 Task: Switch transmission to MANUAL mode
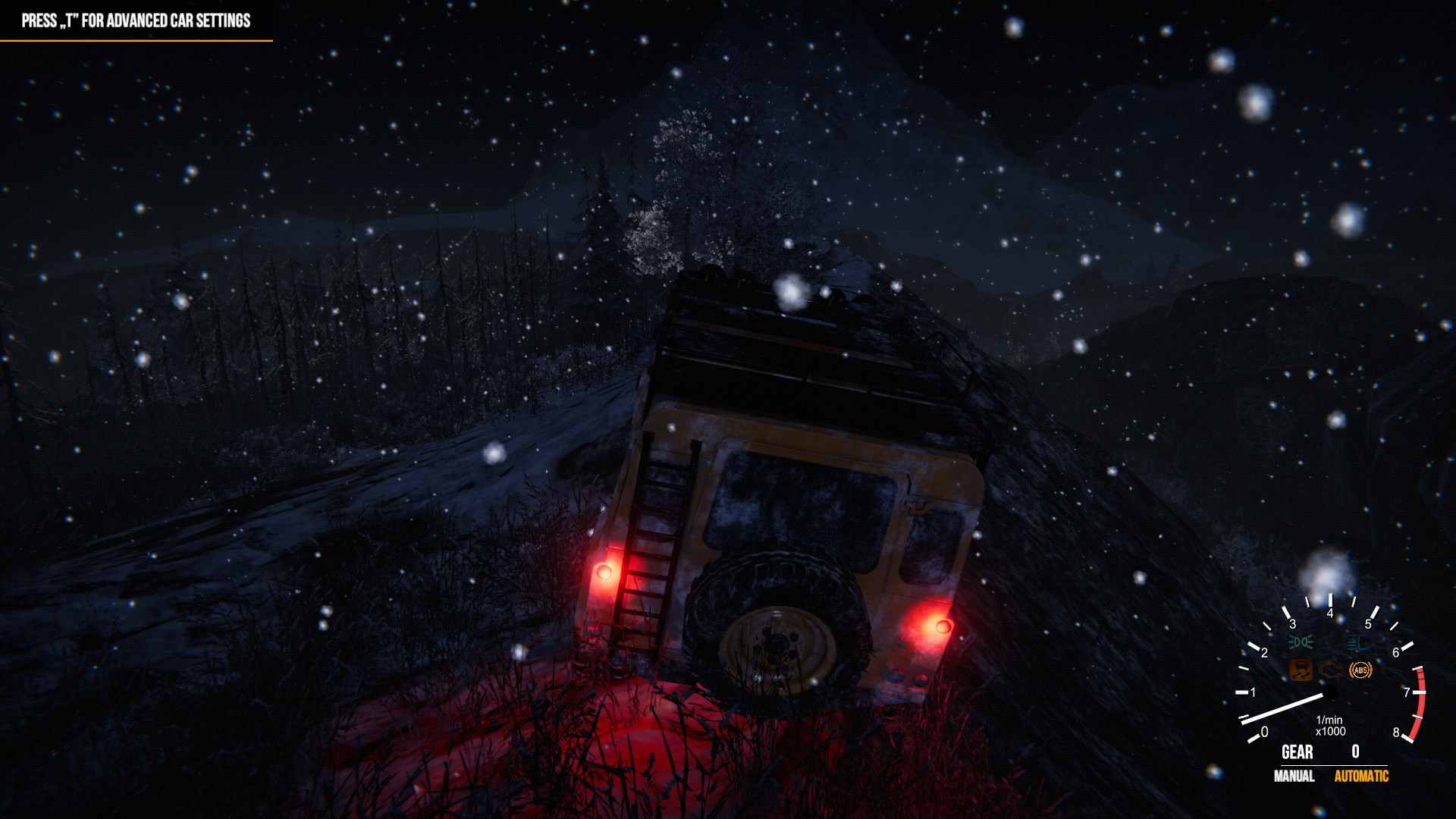point(1294,777)
